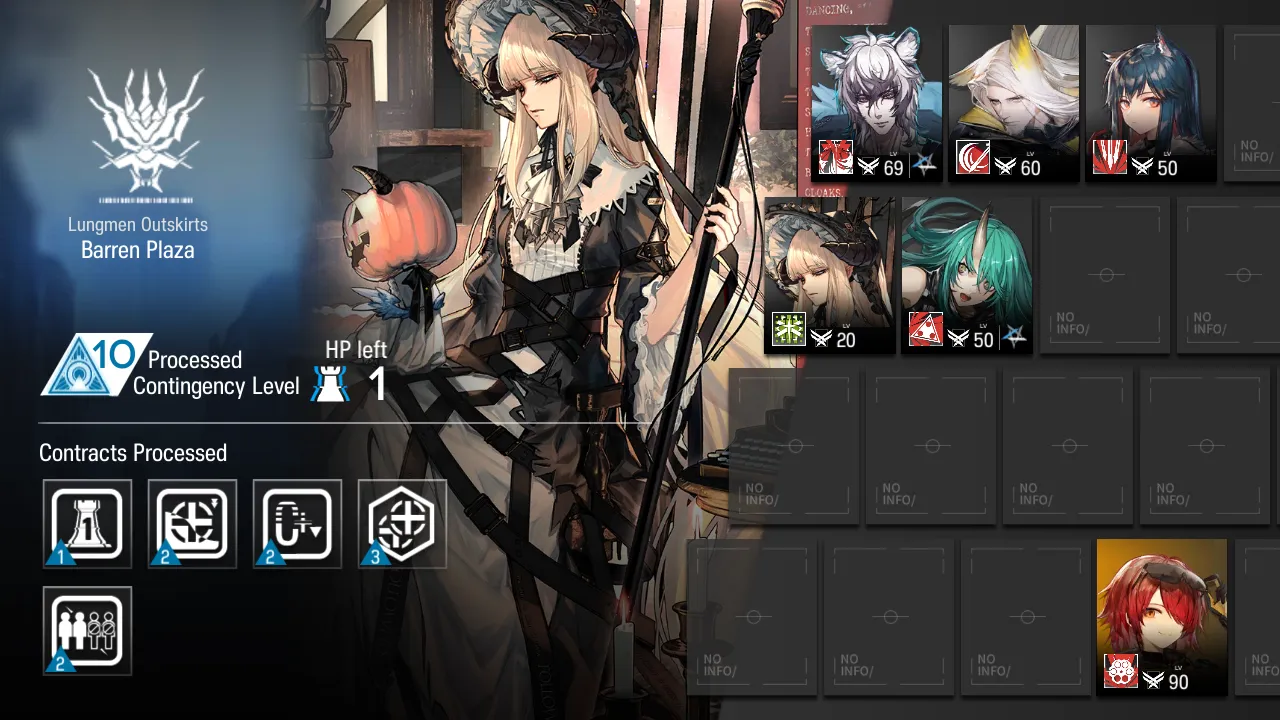1280x720 pixels.
Task: Show the squad people limit contract icon
Action: [87, 630]
